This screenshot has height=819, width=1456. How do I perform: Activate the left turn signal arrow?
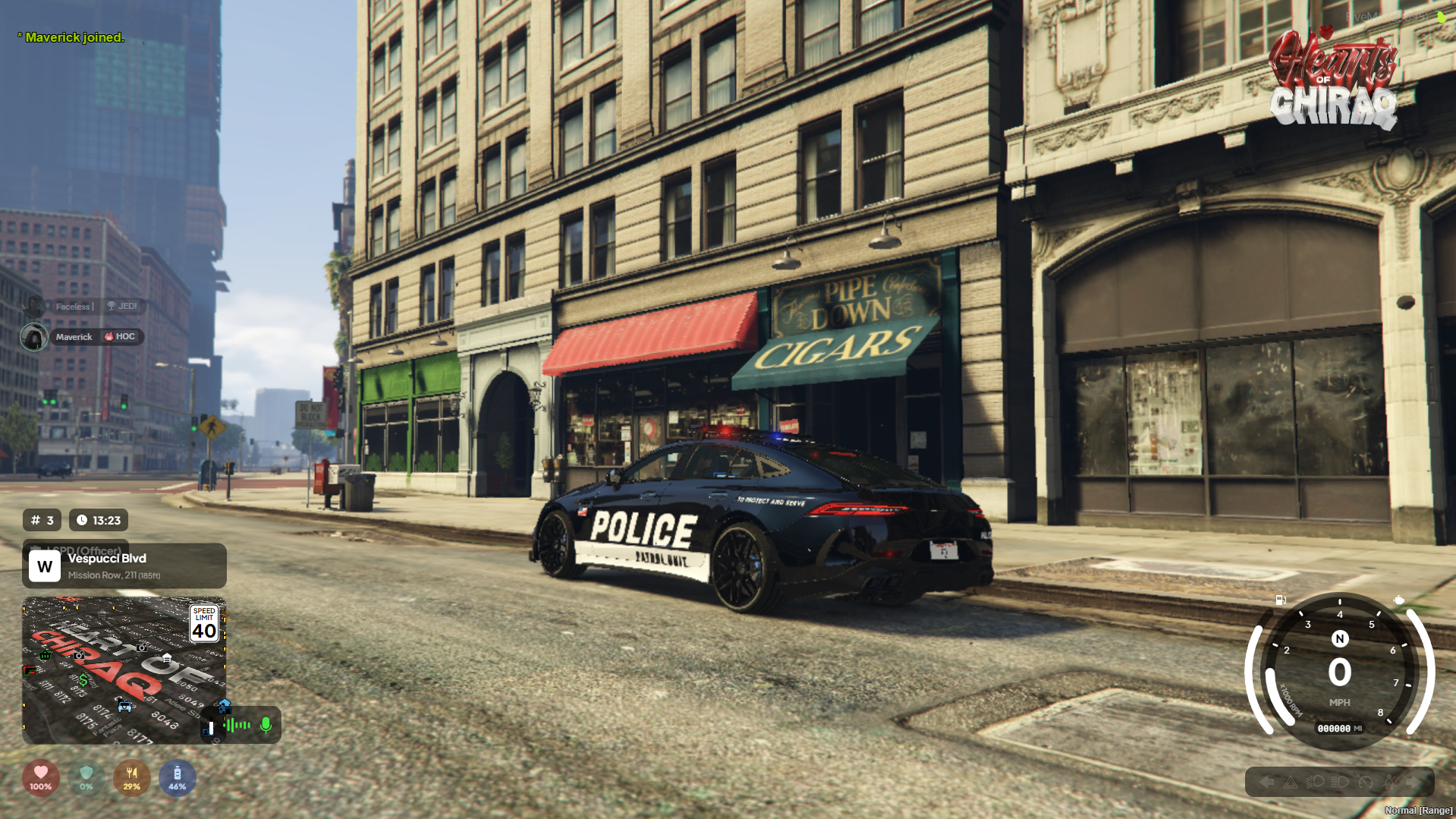pos(1266,782)
